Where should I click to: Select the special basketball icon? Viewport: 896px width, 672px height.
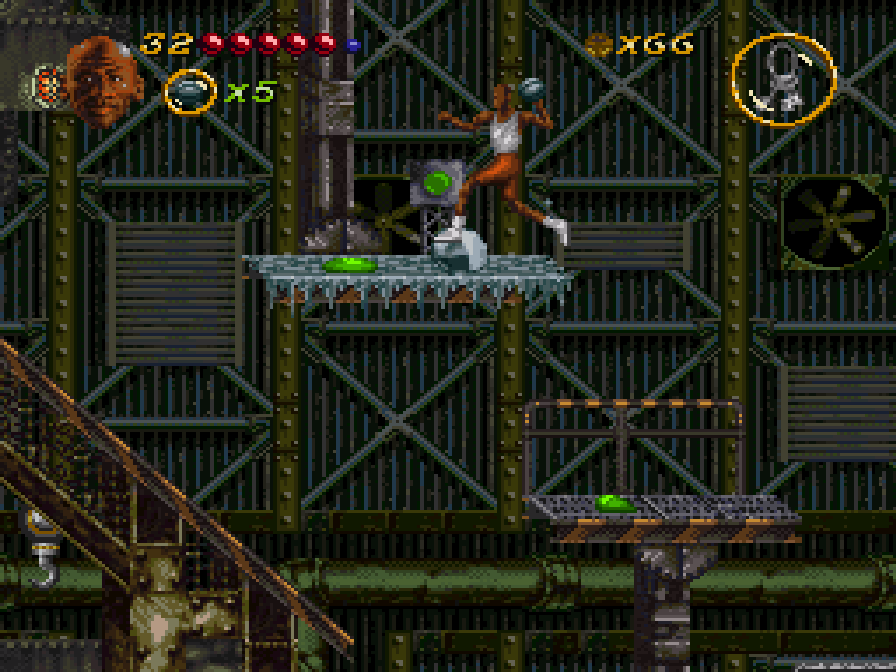pyautogui.click(x=189, y=92)
